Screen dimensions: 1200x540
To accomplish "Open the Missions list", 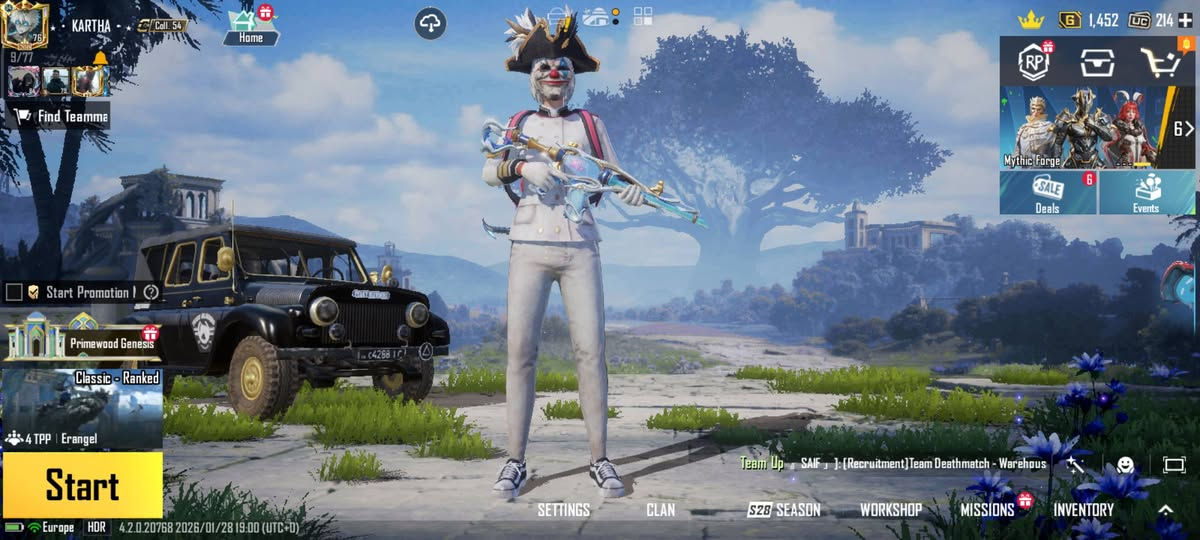I will (x=987, y=510).
